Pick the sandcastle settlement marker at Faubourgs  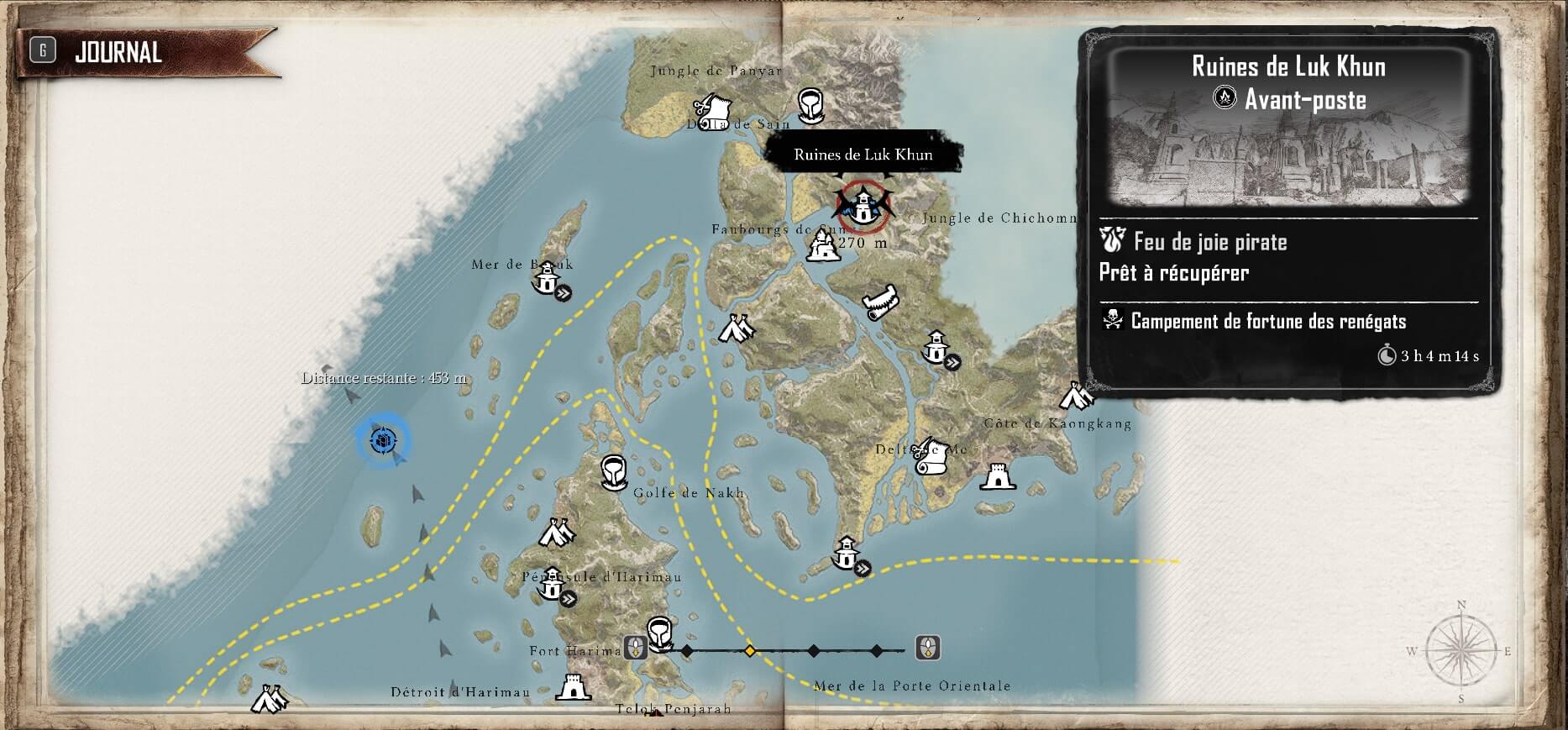click(822, 247)
